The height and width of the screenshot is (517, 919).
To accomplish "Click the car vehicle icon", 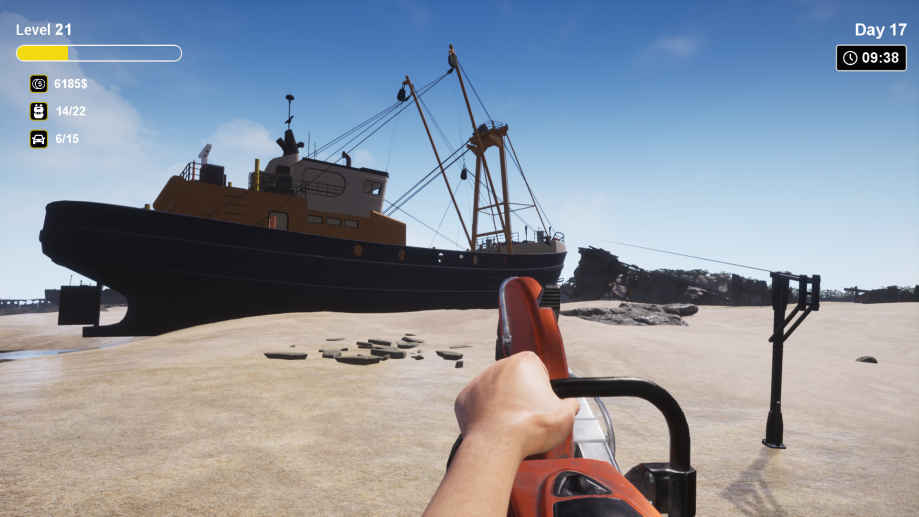I will tap(38, 139).
